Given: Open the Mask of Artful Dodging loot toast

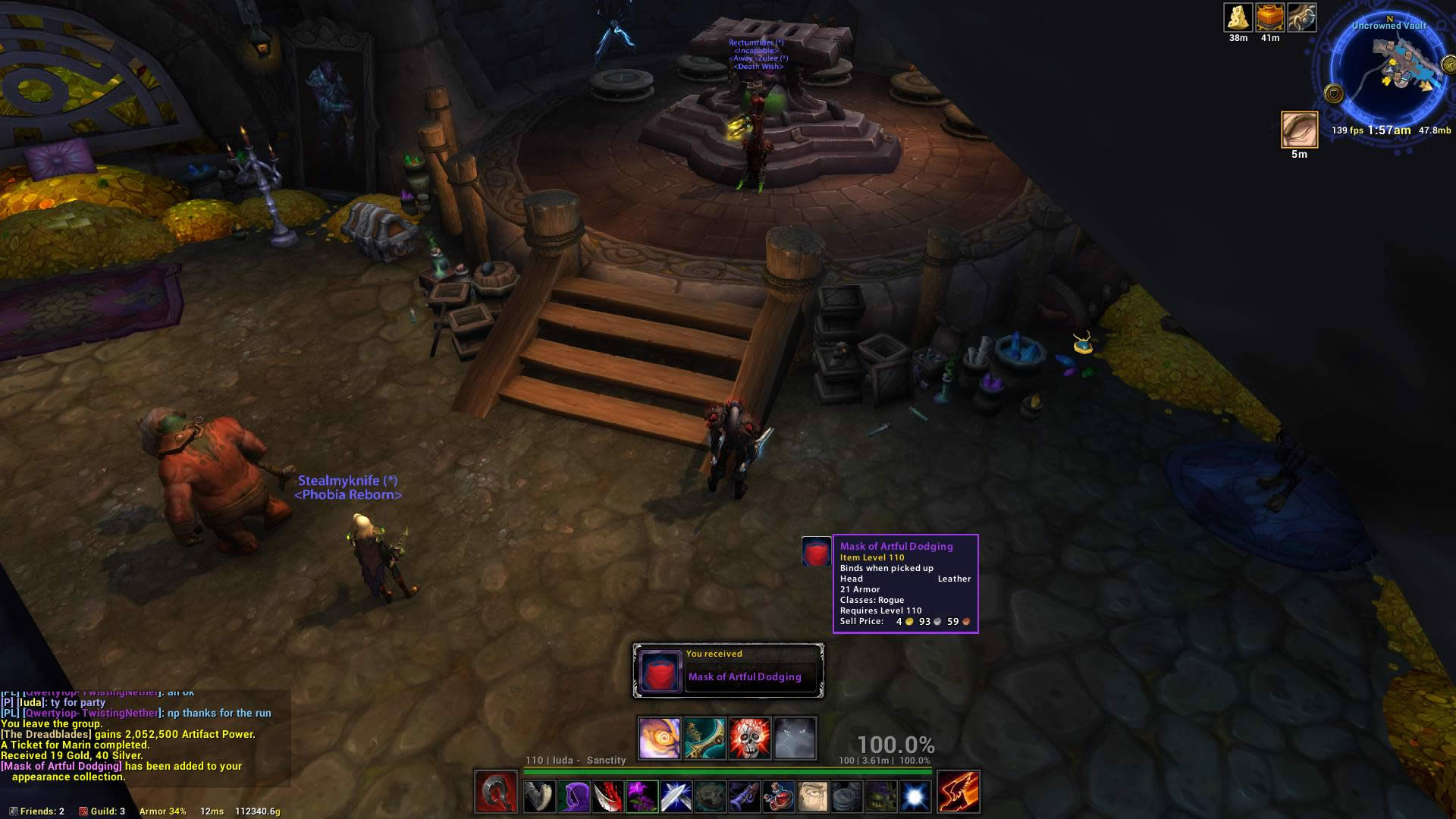Looking at the screenshot, I should (728, 670).
